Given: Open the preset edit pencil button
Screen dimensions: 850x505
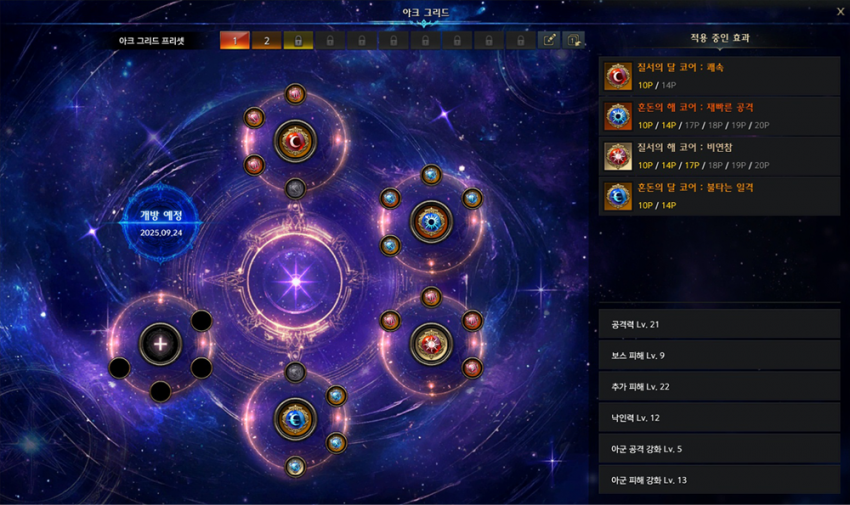Looking at the screenshot, I should click(x=549, y=41).
